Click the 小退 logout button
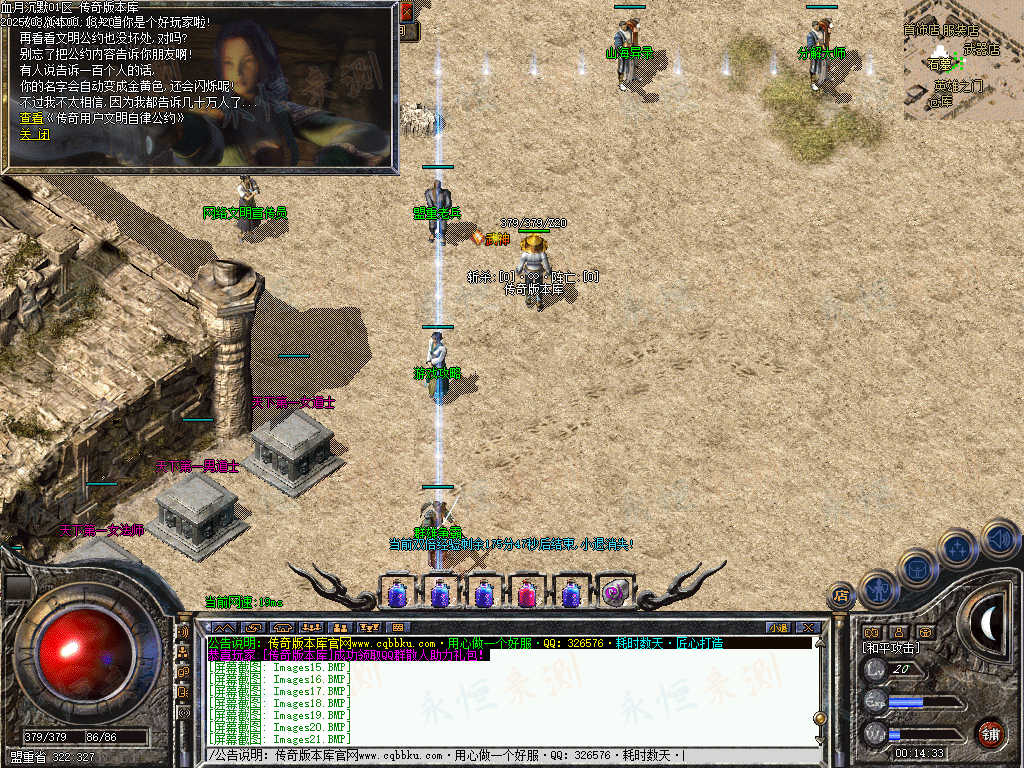This screenshot has width=1024, height=768. [778, 628]
